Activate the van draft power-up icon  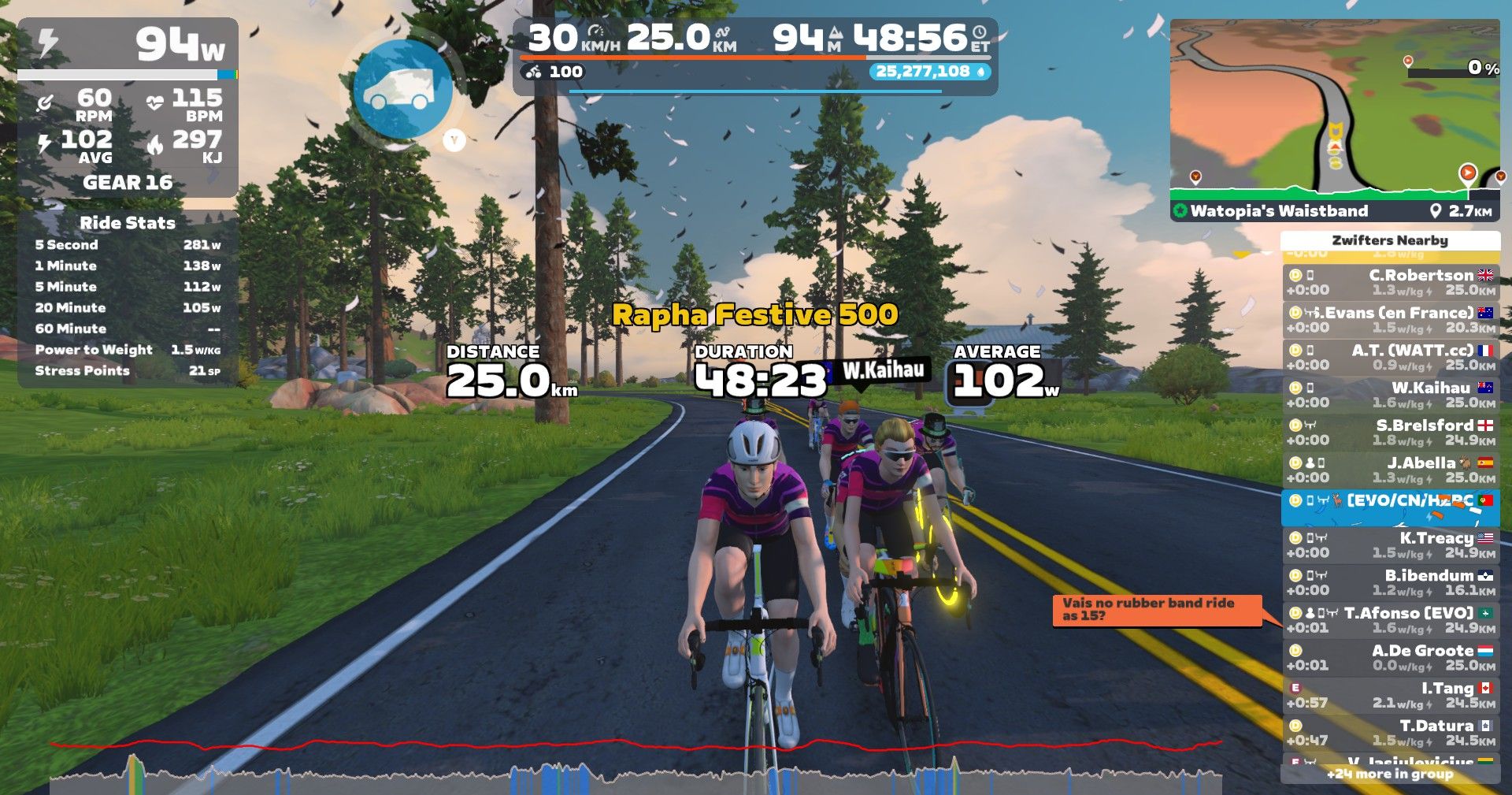[x=402, y=90]
